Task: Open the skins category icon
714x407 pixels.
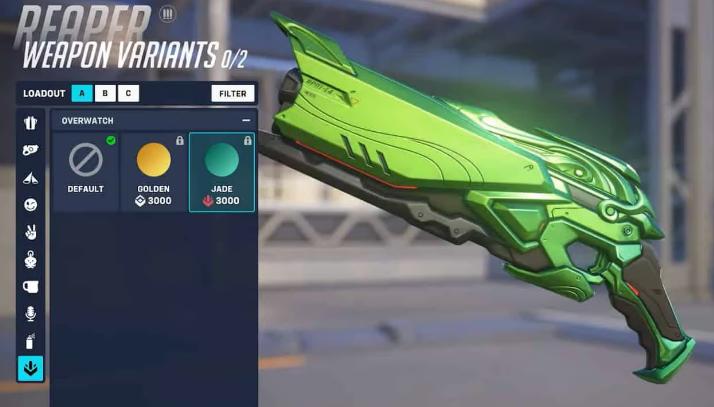Action: pos(31,122)
